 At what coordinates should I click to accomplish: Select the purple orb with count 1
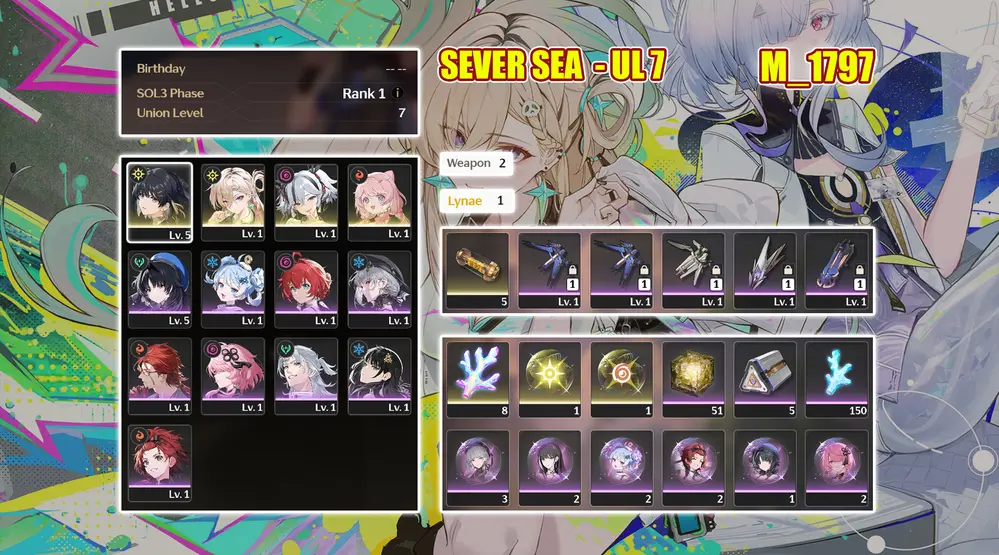point(766,467)
